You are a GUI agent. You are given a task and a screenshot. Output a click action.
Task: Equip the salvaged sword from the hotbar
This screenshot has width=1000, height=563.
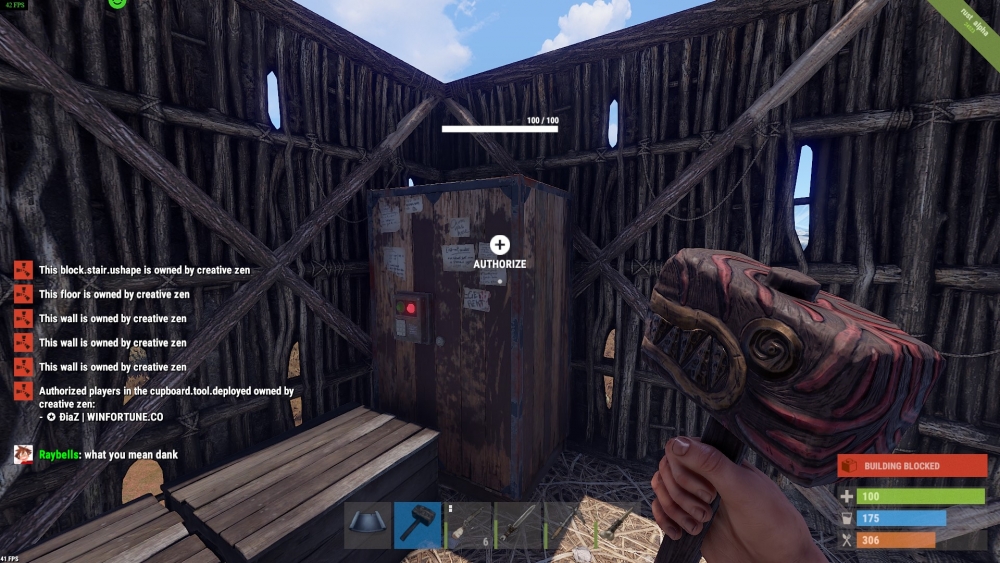click(519, 525)
